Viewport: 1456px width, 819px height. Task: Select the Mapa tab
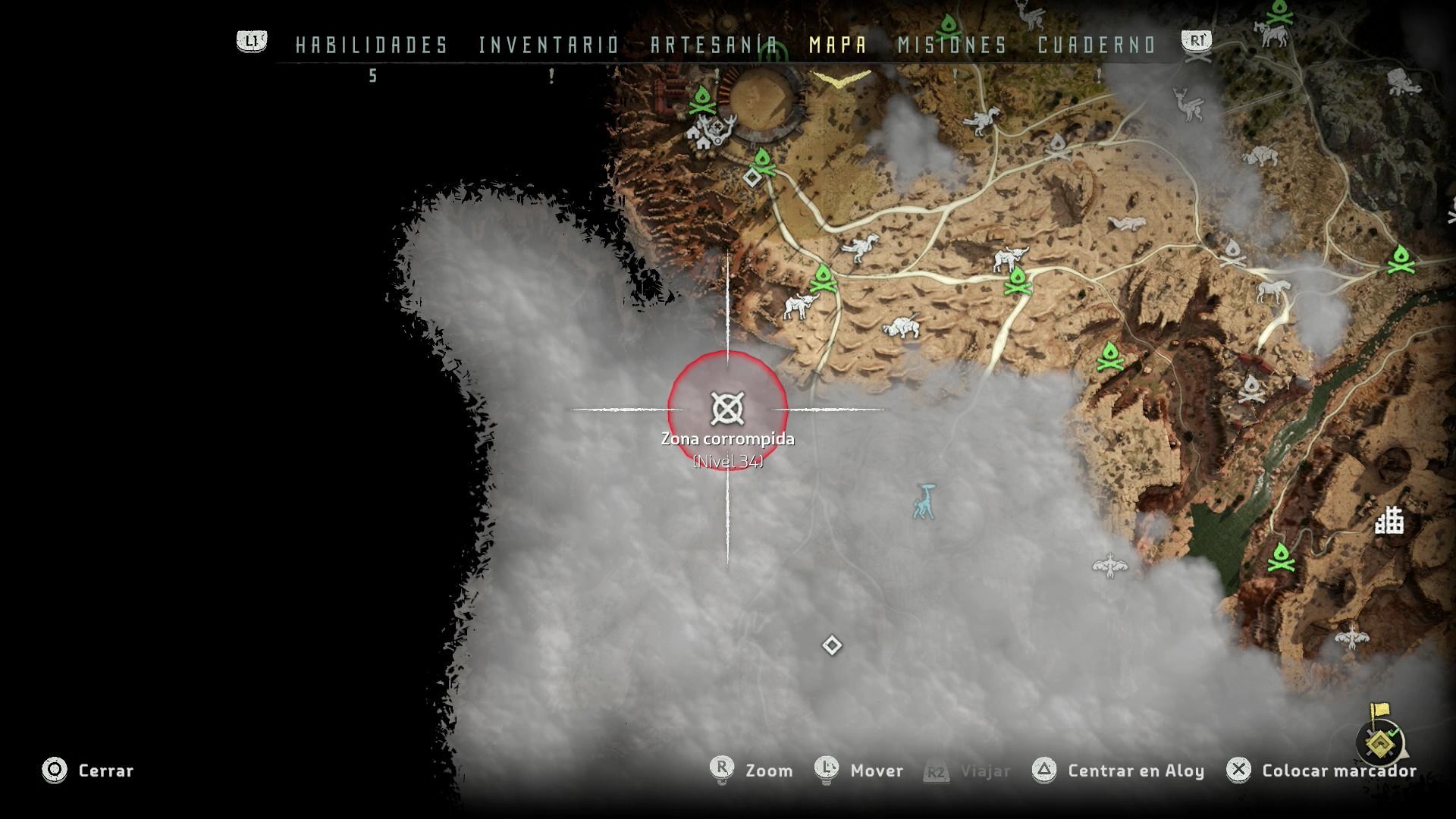(838, 45)
